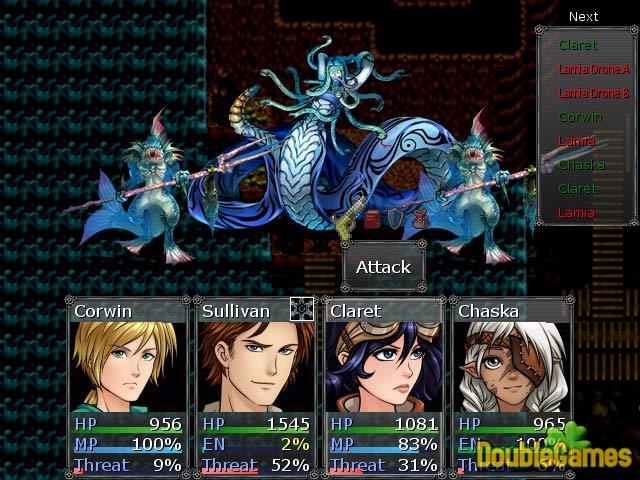Choose the blue shield guard command
640x480 pixels.
pos(396,219)
